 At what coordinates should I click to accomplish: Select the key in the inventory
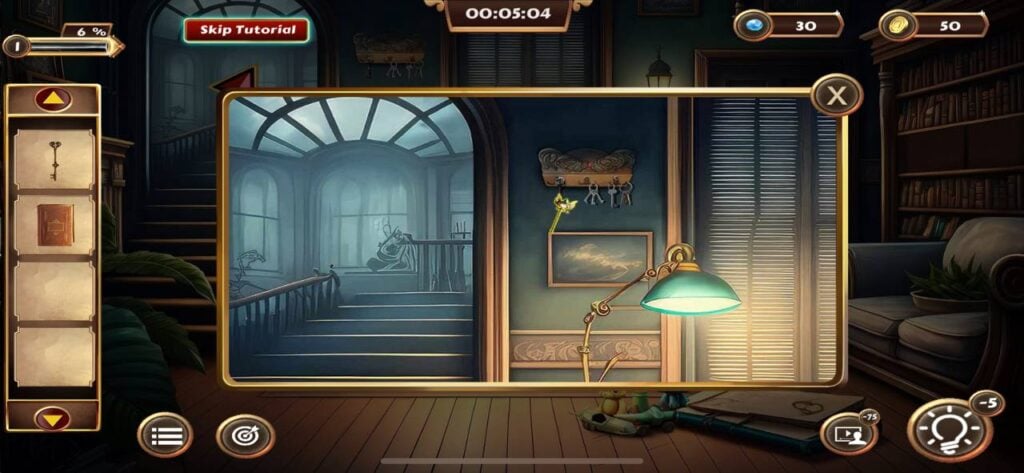(x=54, y=159)
